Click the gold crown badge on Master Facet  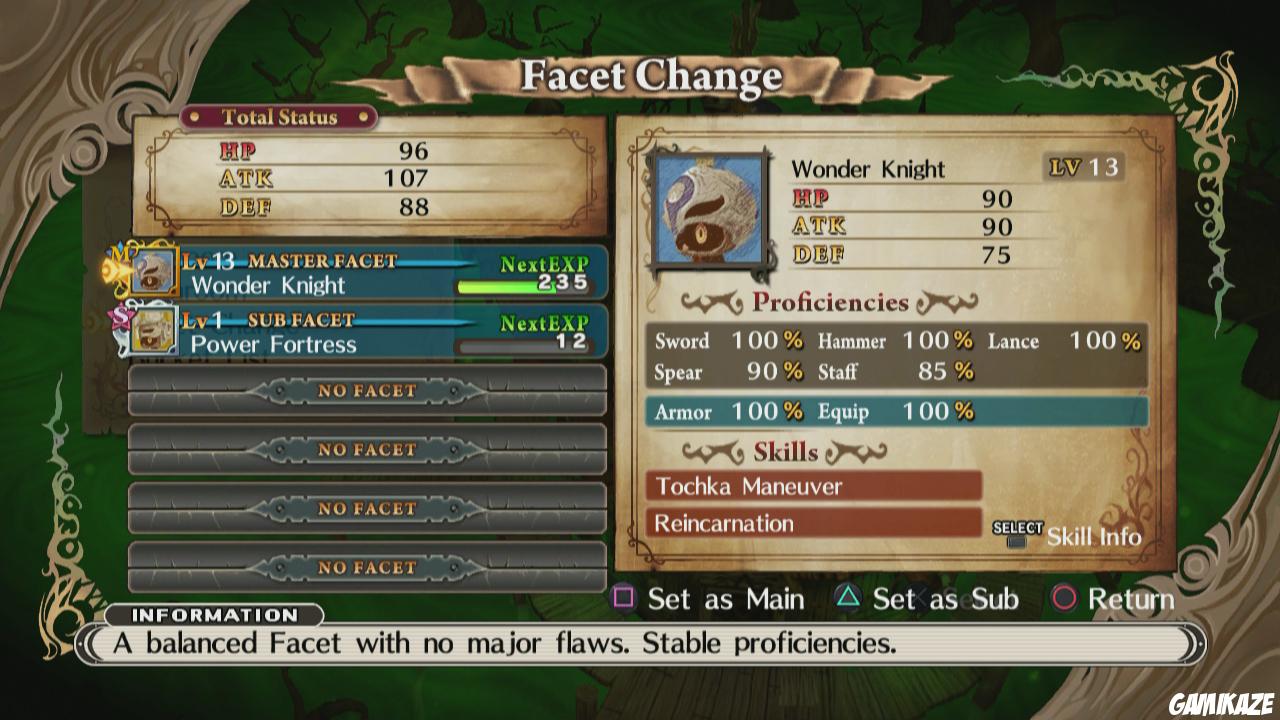[x=120, y=257]
